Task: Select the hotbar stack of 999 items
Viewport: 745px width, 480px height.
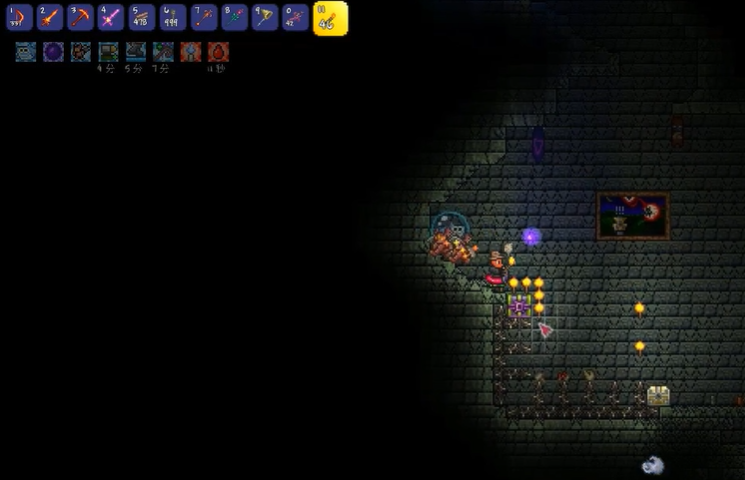Action: coord(173,17)
